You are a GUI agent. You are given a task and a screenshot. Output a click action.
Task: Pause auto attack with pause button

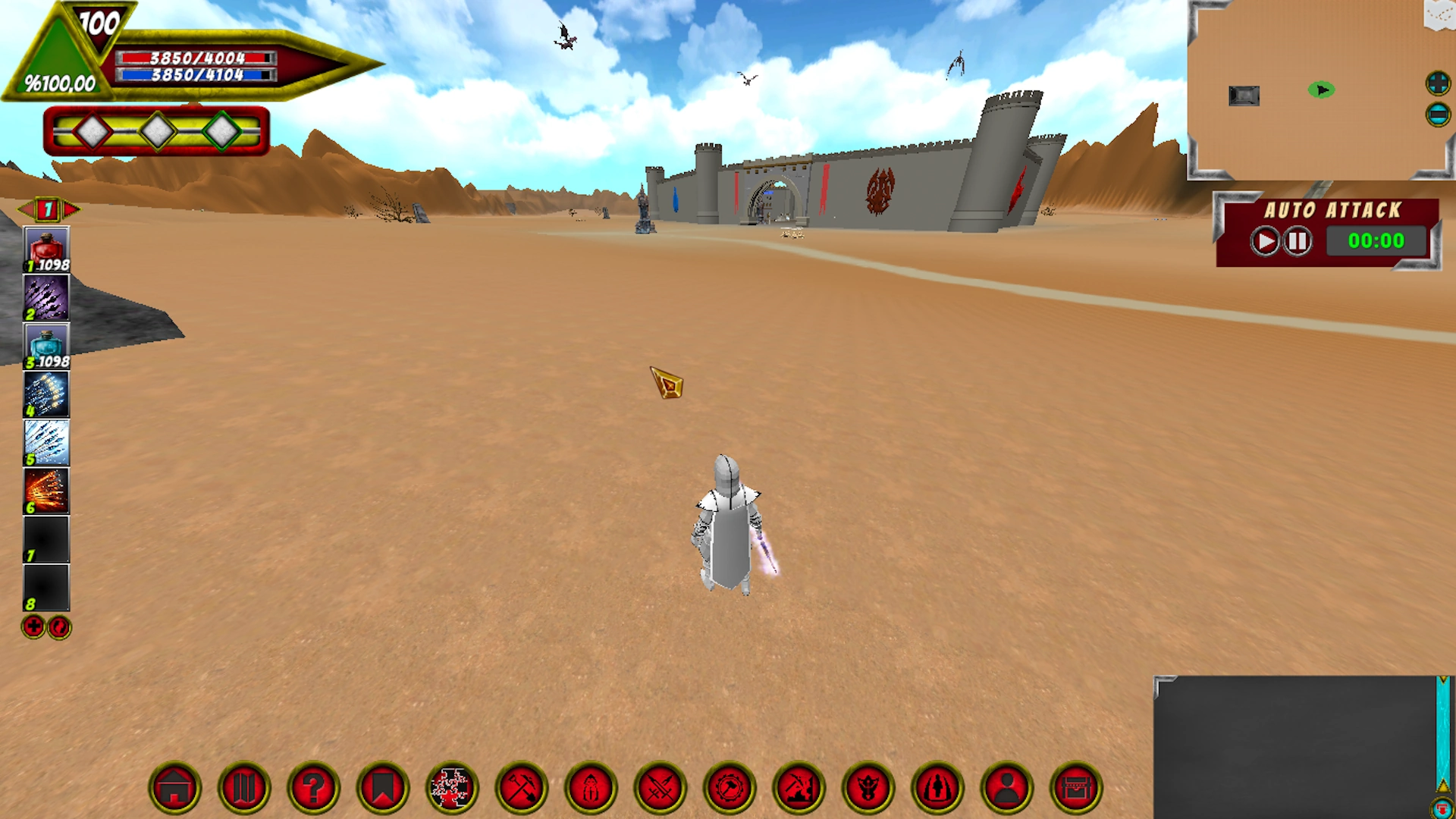point(1297,241)
